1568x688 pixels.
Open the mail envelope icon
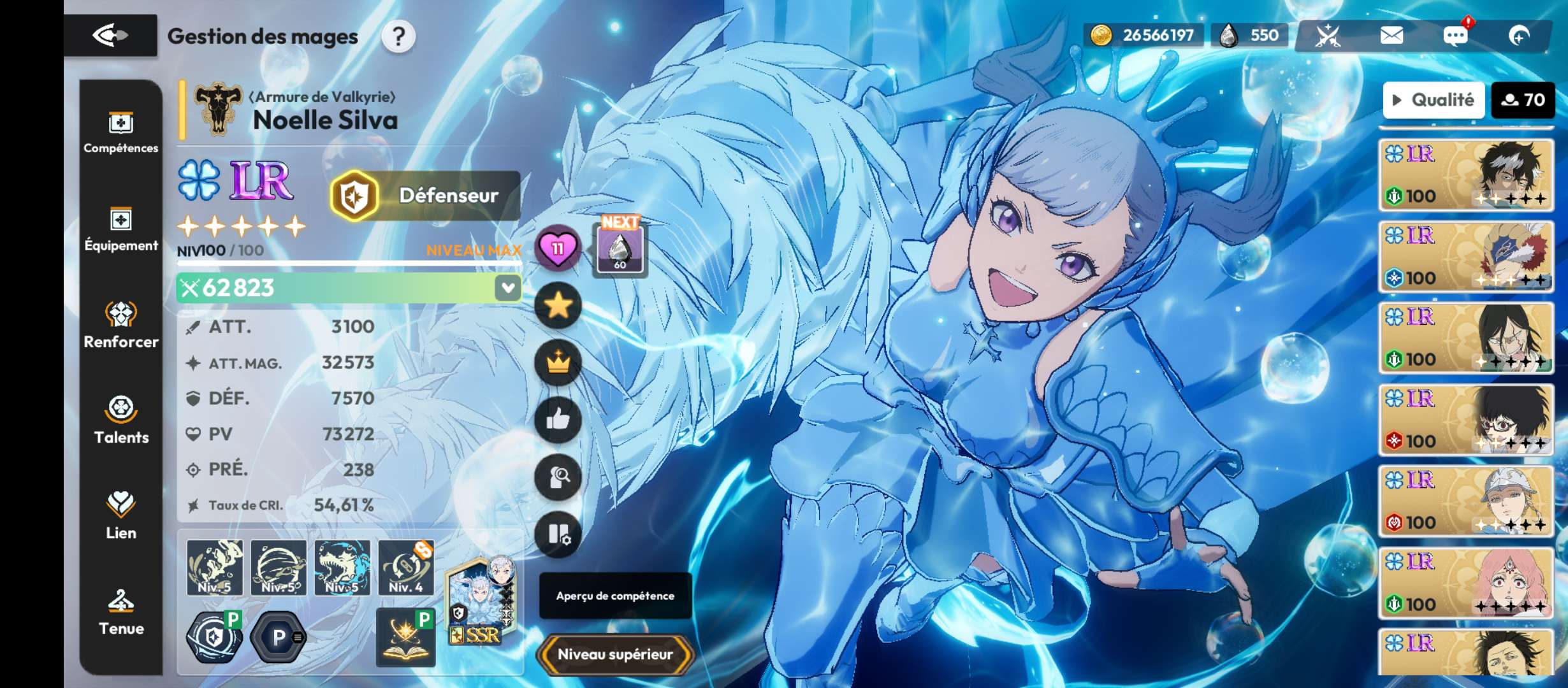[1391, 36]
